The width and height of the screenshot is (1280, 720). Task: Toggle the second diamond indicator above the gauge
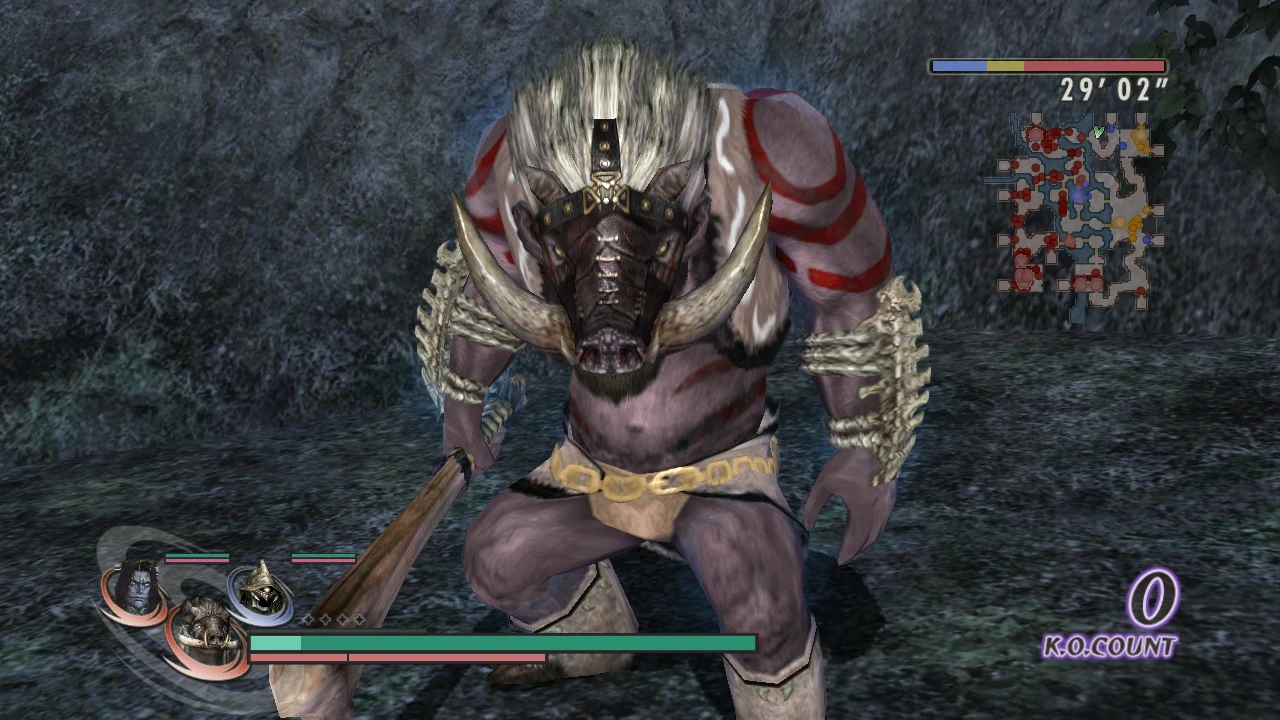326,619
